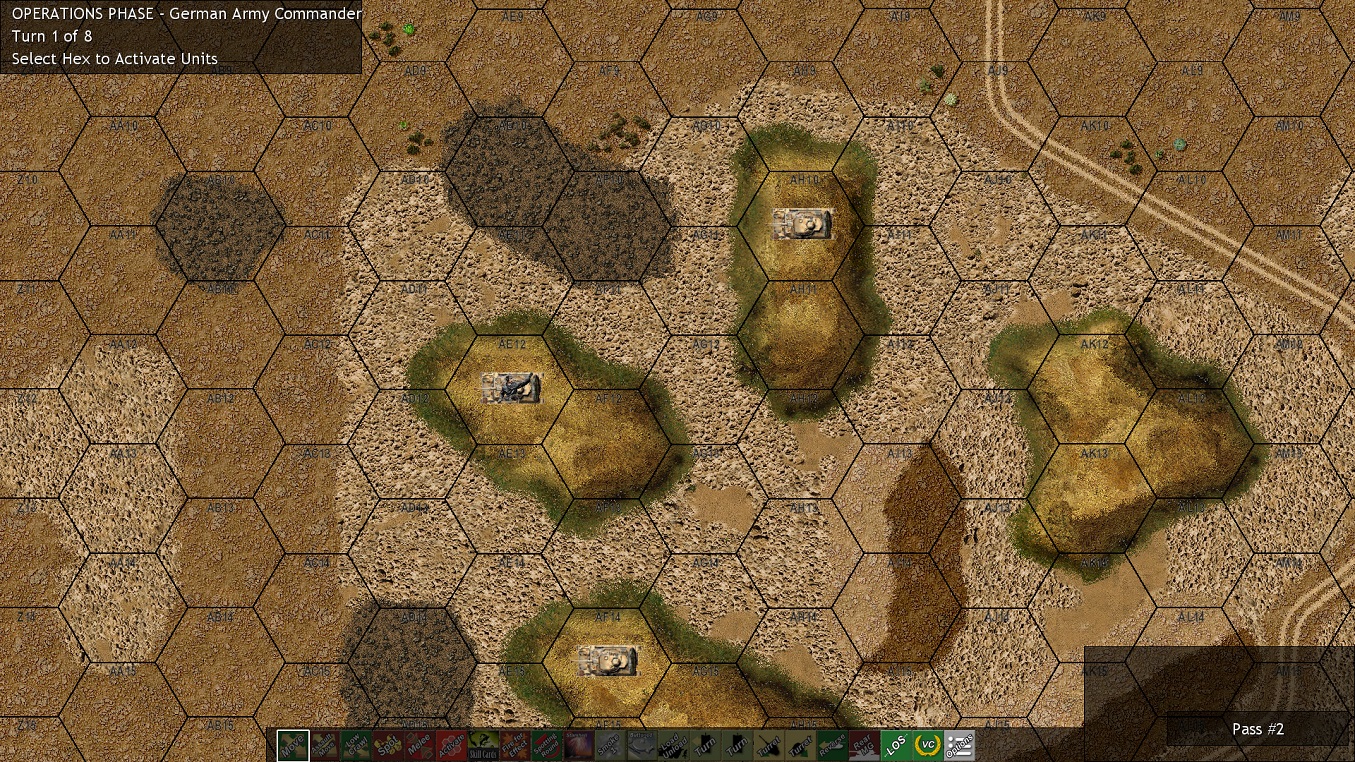
Task: Open the Skill Cards panel
Action: (x=484, y=745)
